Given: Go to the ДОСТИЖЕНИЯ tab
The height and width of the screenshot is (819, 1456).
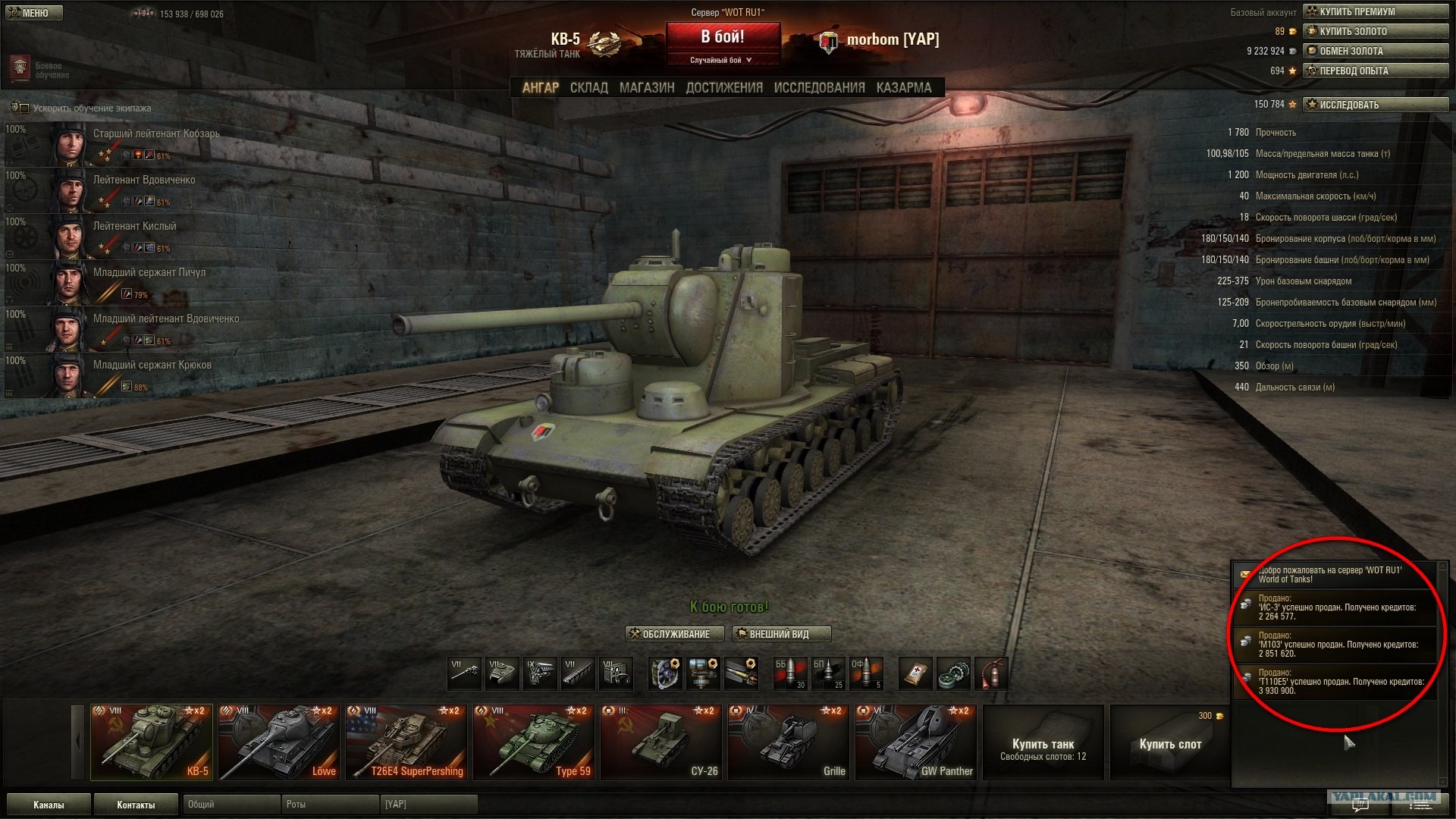Looking at the screenshot, I should pyautogui.click(x=724, y=88).
